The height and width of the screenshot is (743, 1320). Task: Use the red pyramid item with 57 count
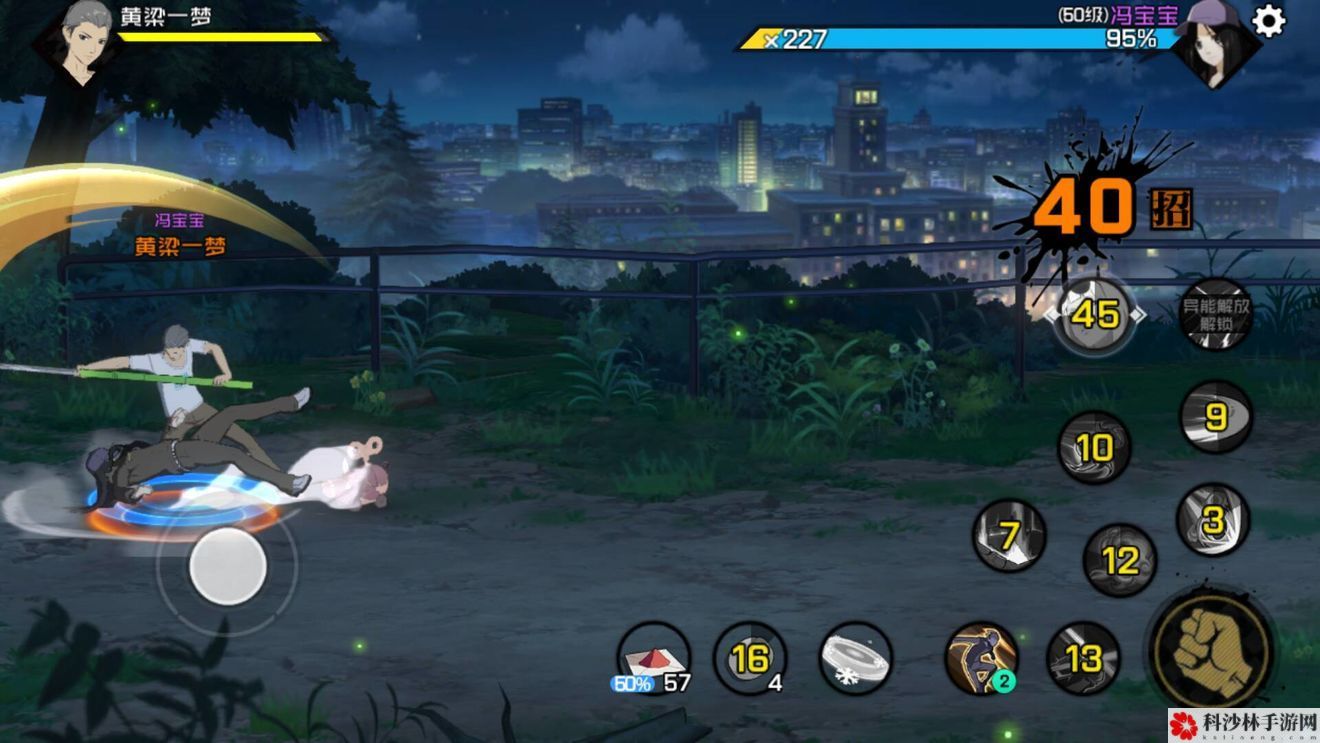tap(652, 658)
